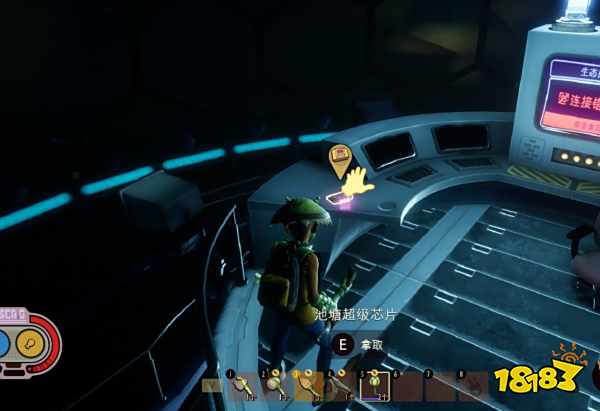Select the green item in hotbar slot 5
This screenshot has height=411, width=600.
(x=373, y=385)
